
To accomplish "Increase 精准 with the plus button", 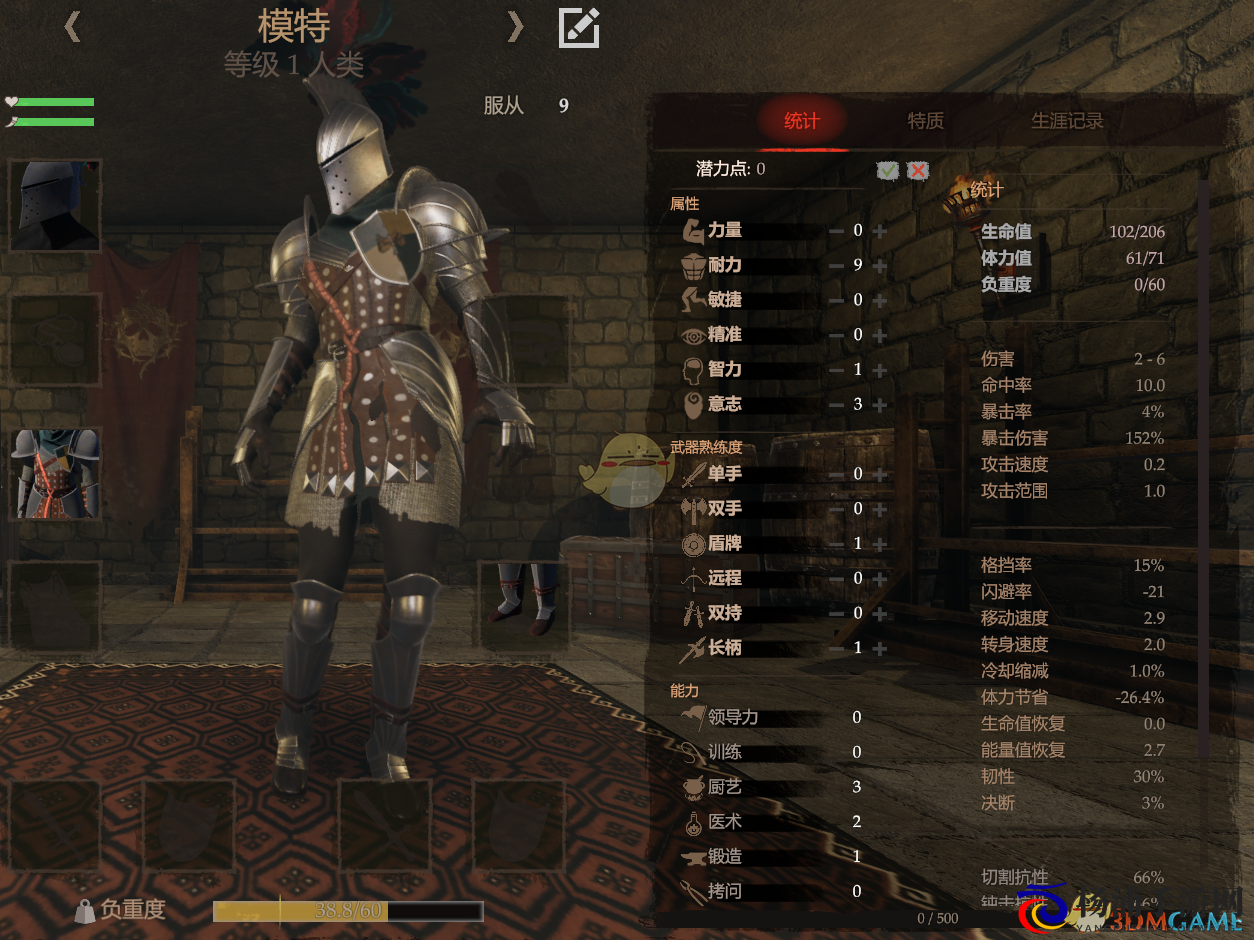I will (x=880, y=336).
